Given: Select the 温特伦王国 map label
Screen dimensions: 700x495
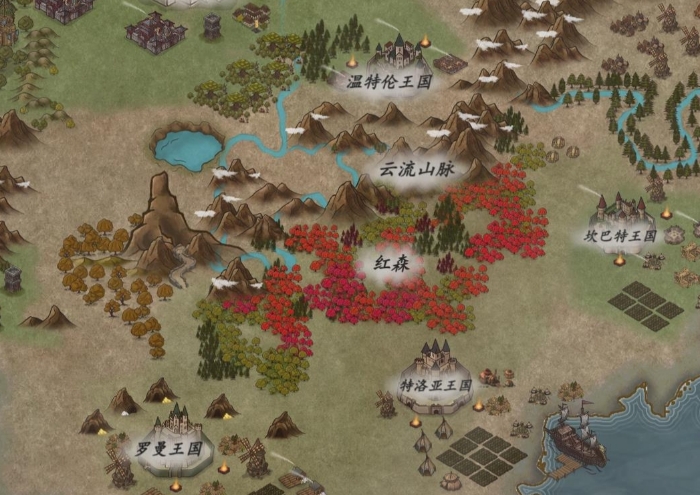Looking at the screenshot, I should coord(389,82).
